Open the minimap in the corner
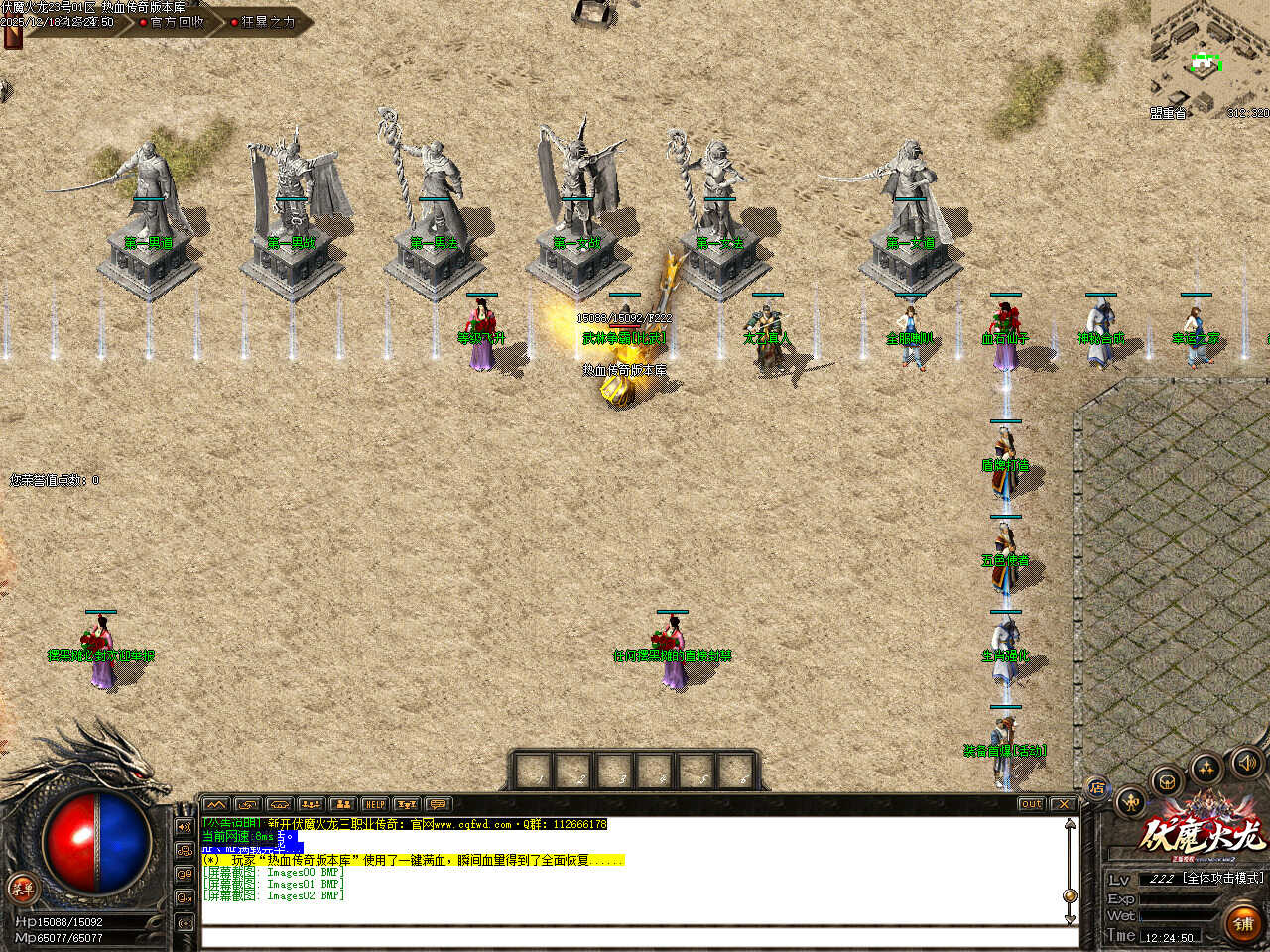Viewport: 1270px width, 952px height. 1208,59
